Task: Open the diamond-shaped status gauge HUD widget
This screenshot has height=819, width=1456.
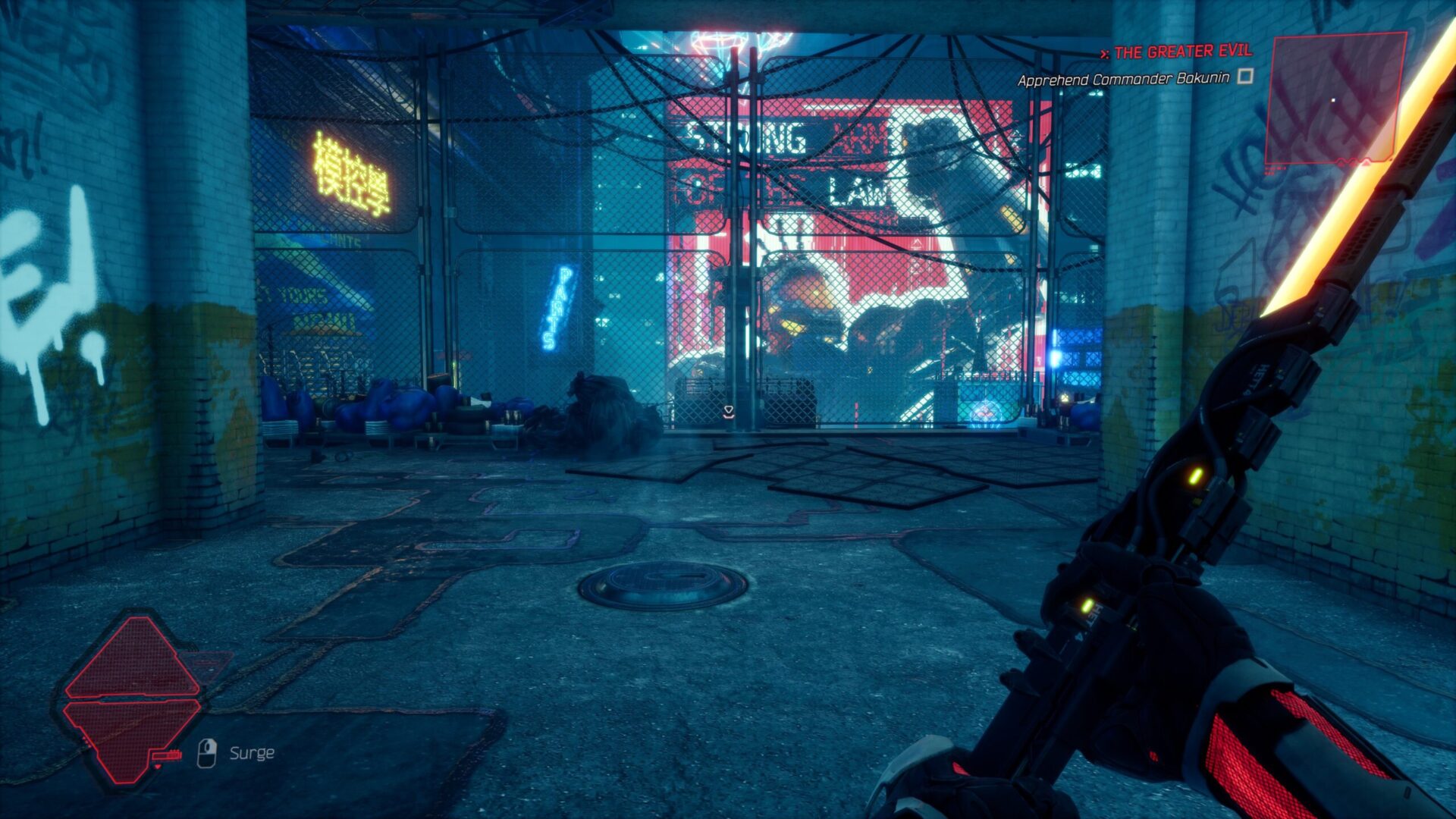Action: (133, 698)
